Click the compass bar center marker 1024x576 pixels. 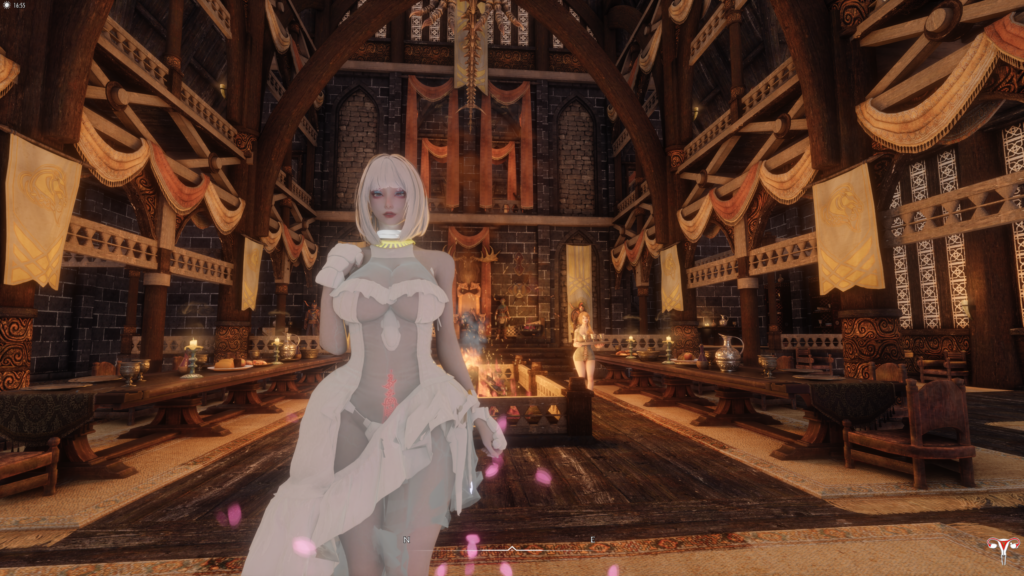[512, 548]
